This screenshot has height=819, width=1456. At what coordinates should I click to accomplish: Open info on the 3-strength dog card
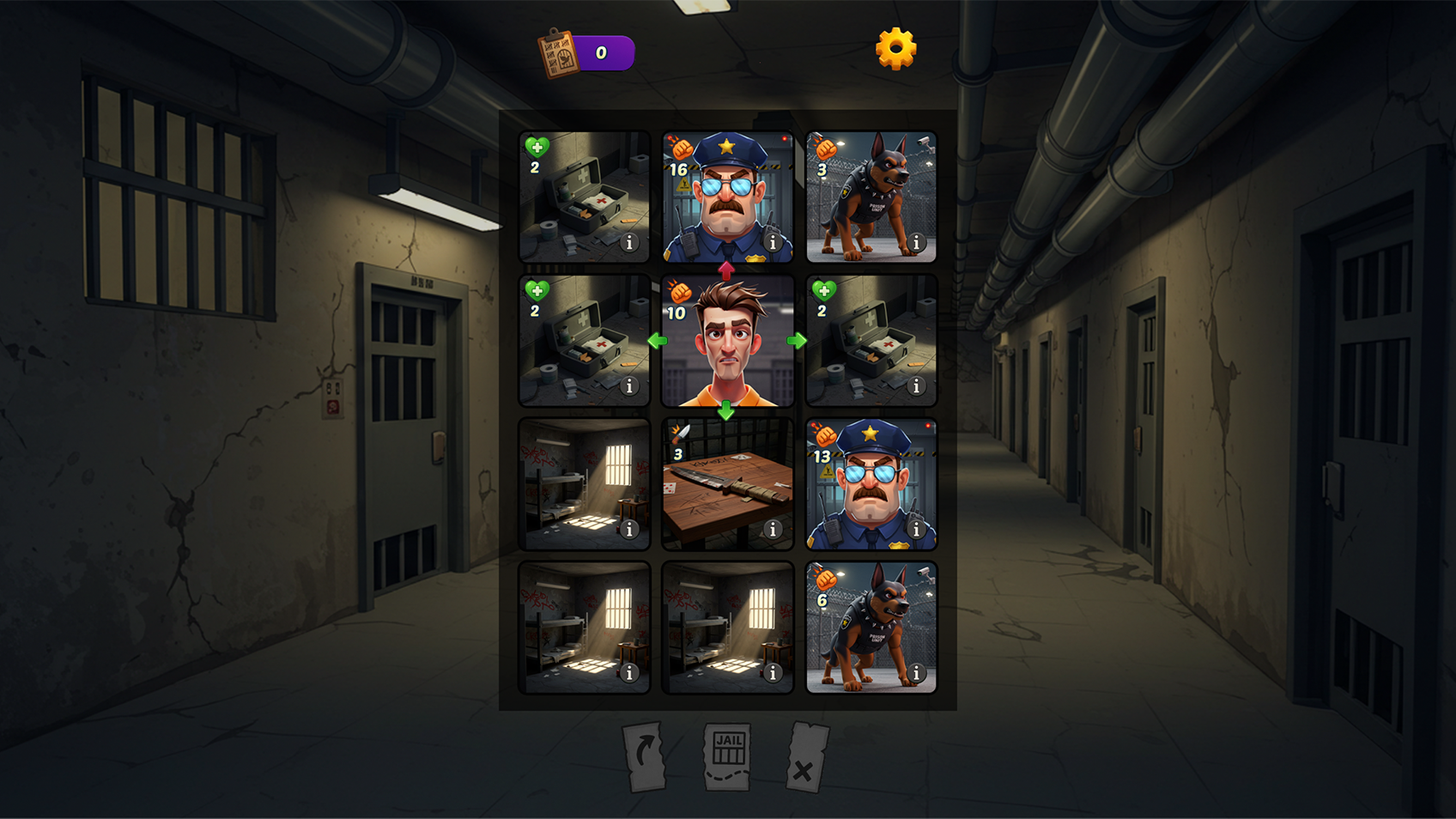(916, 243)
